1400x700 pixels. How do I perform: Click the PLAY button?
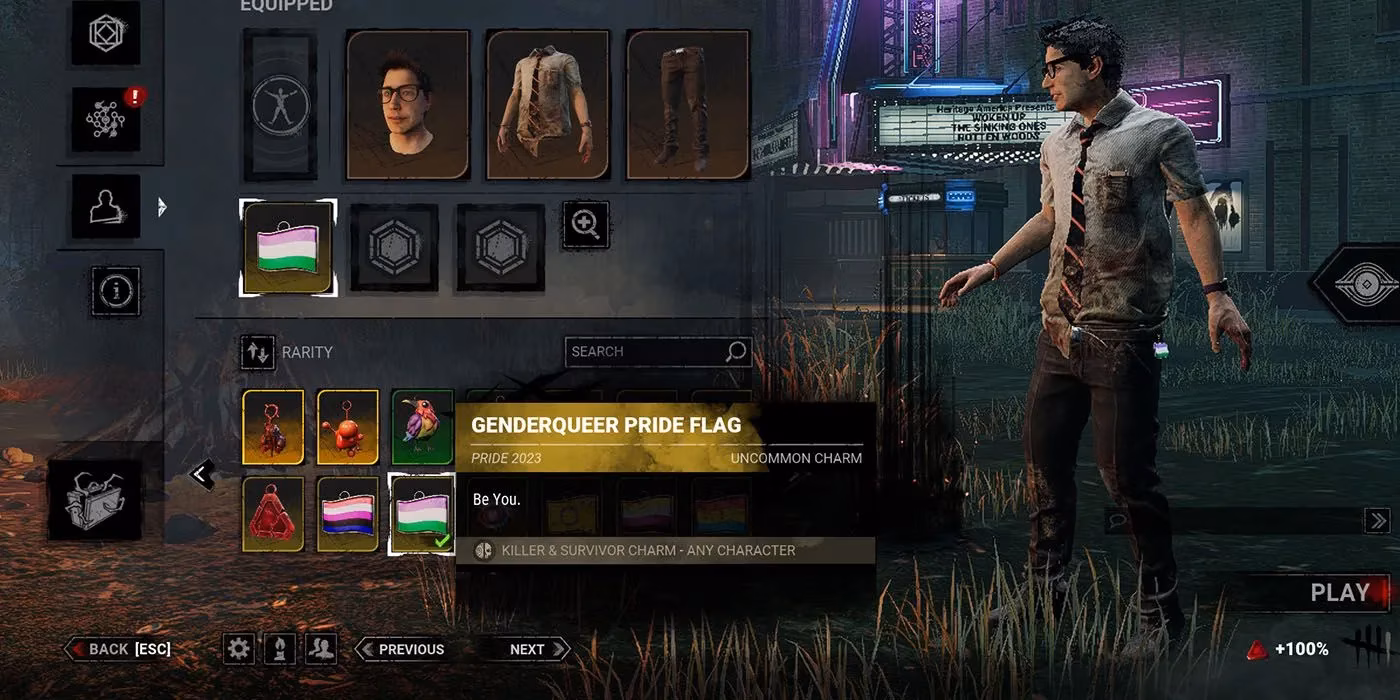(1340, 593)
